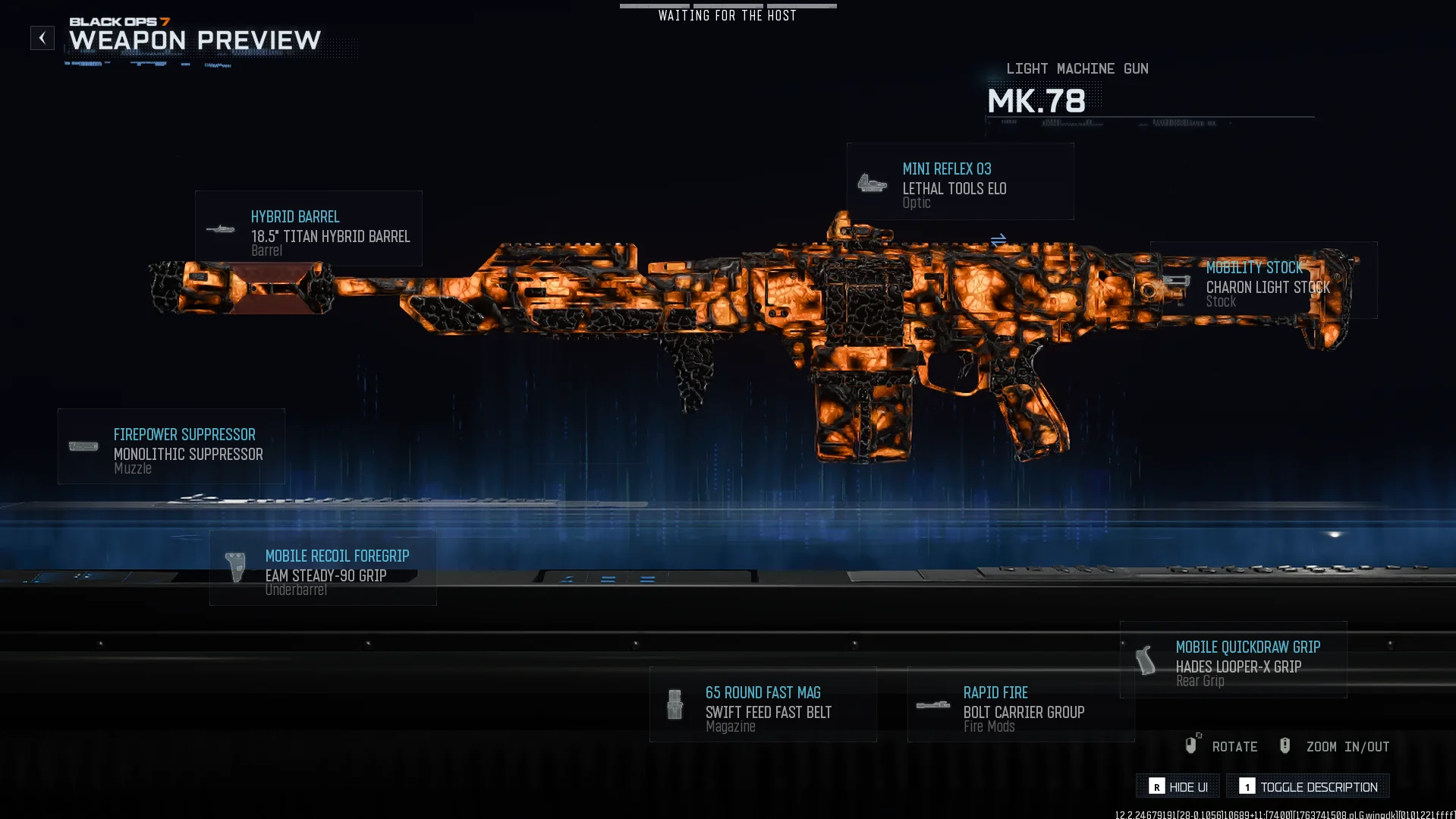Screen dimensions: 1456x819
Task: Choose the Mobility Stock attachment card
Action: (1263, 281)
